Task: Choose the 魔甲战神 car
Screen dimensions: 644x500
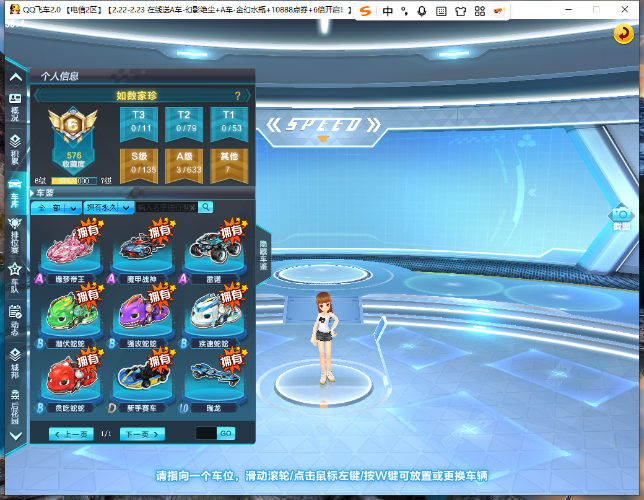Action: coord(143,248)
